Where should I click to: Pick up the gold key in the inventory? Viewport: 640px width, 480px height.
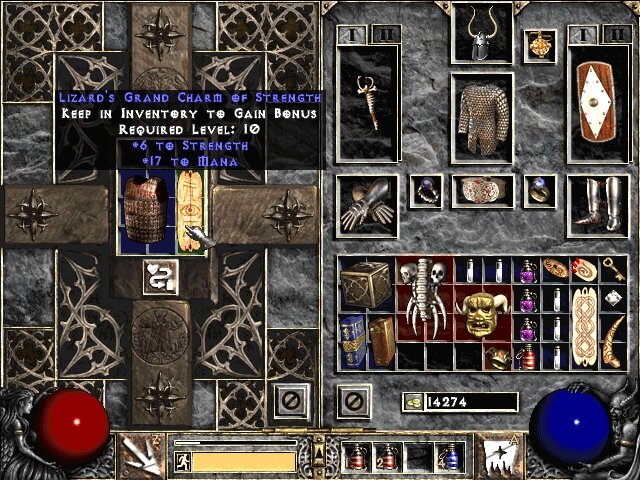point(611,270)
